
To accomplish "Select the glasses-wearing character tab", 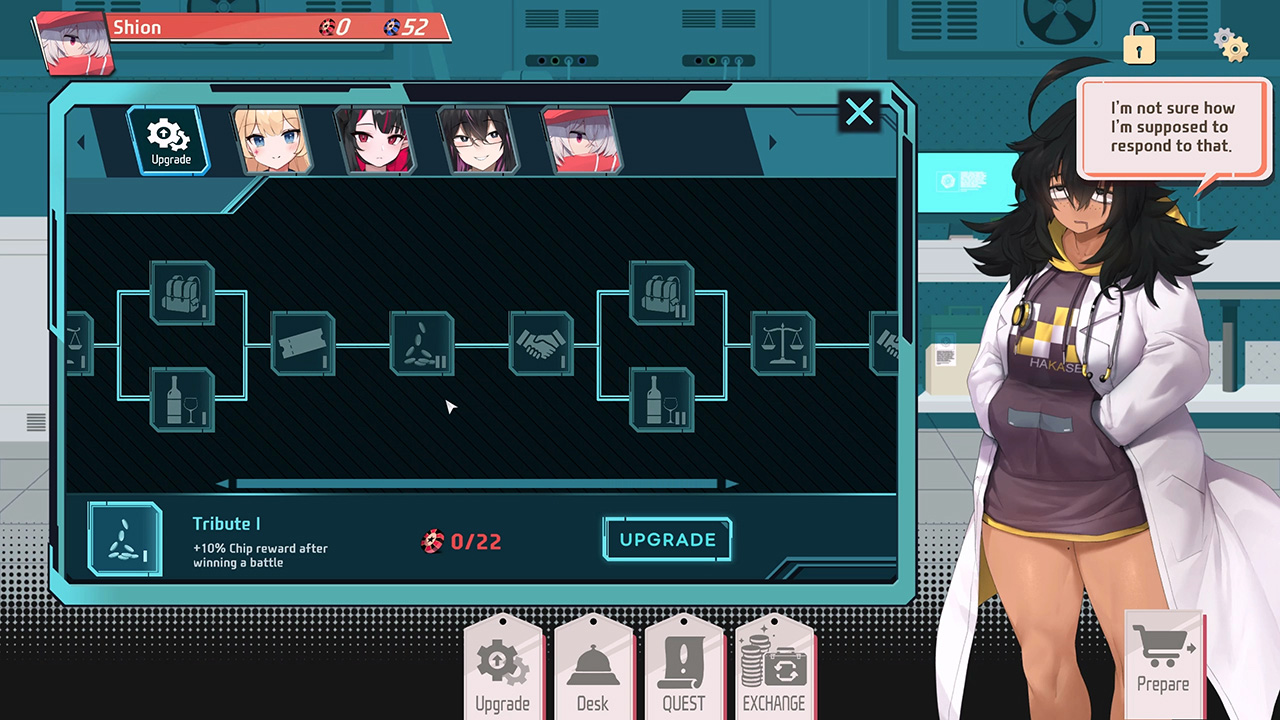I will click(478, 141).
